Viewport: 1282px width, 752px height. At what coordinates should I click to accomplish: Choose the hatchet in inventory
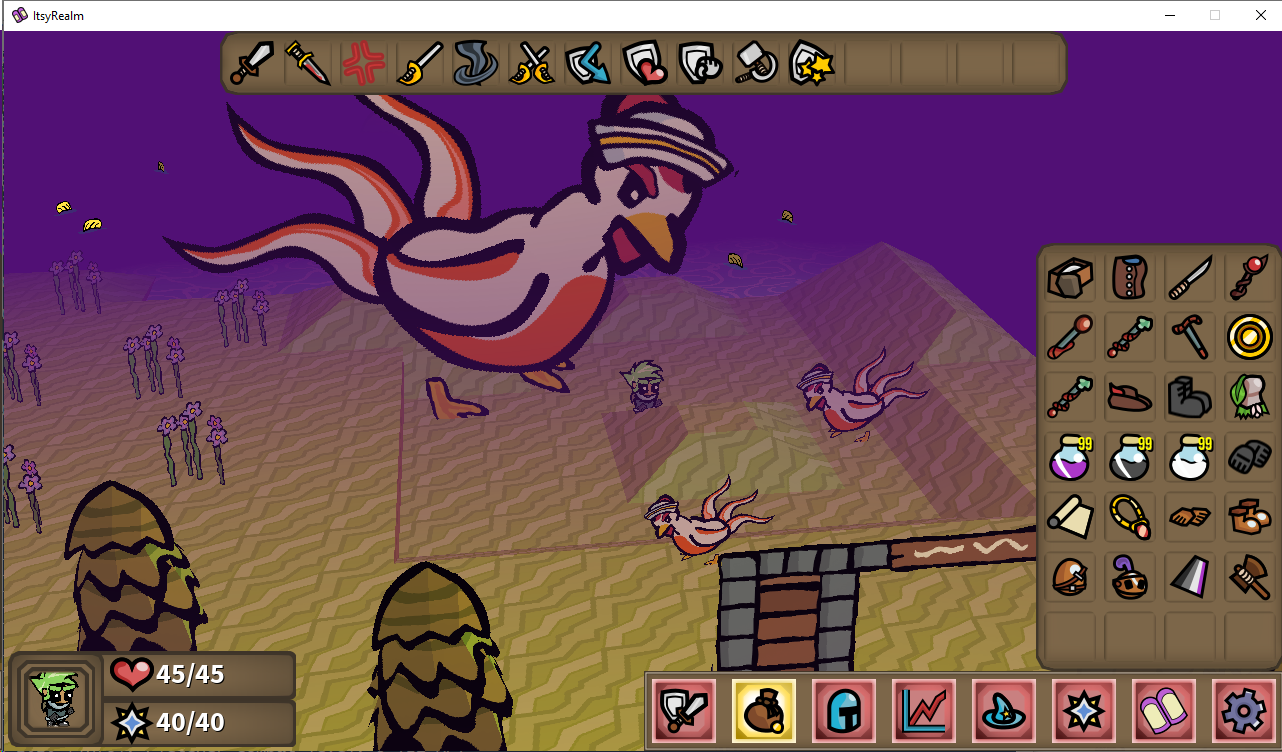tap(1250, 577)
